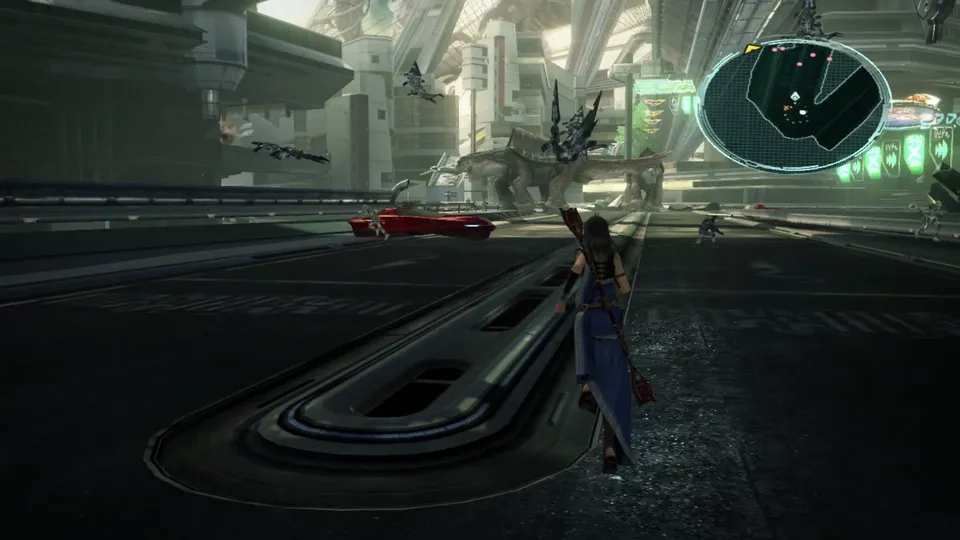Click the white player marker on the minimap
Screen dimensions: 960x540
coord(793,97)
